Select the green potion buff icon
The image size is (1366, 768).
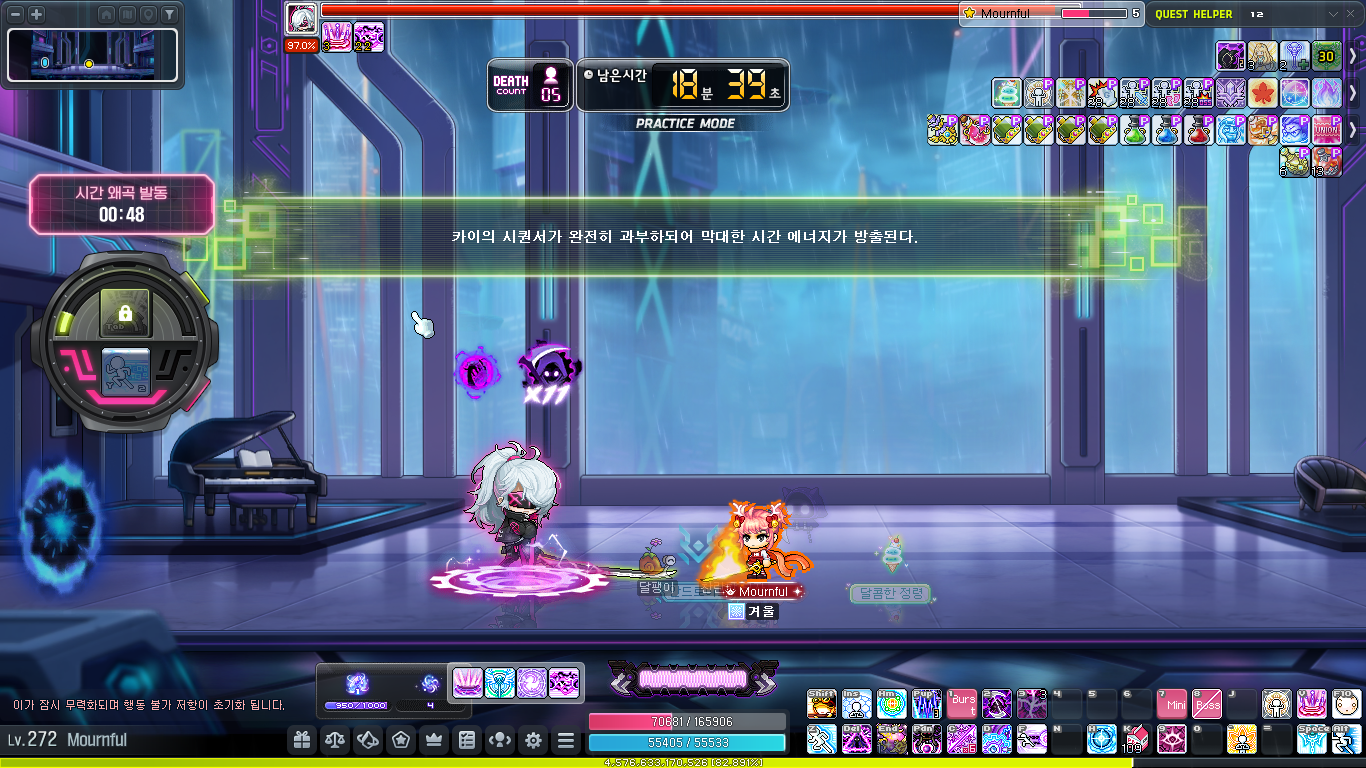click(x=1134, y=129)
